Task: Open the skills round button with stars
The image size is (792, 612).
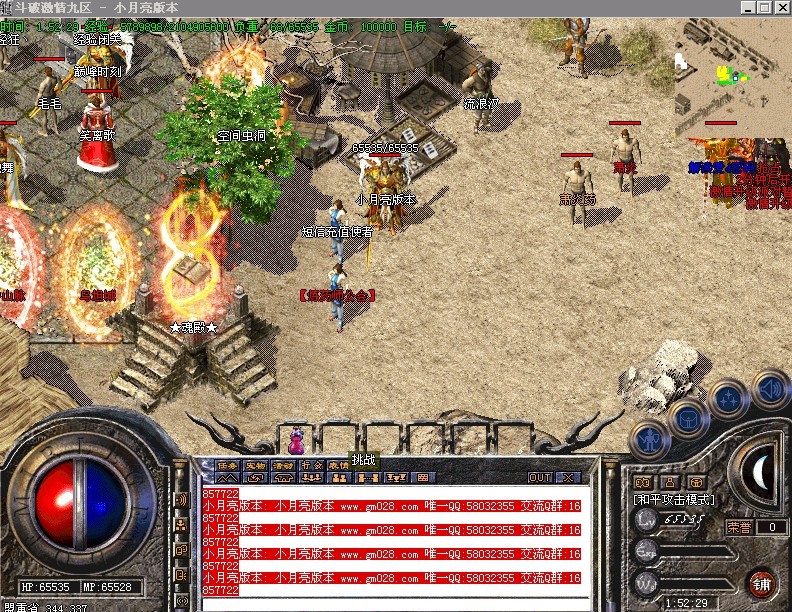Action: pyautogui.click(x=730, y=397)
